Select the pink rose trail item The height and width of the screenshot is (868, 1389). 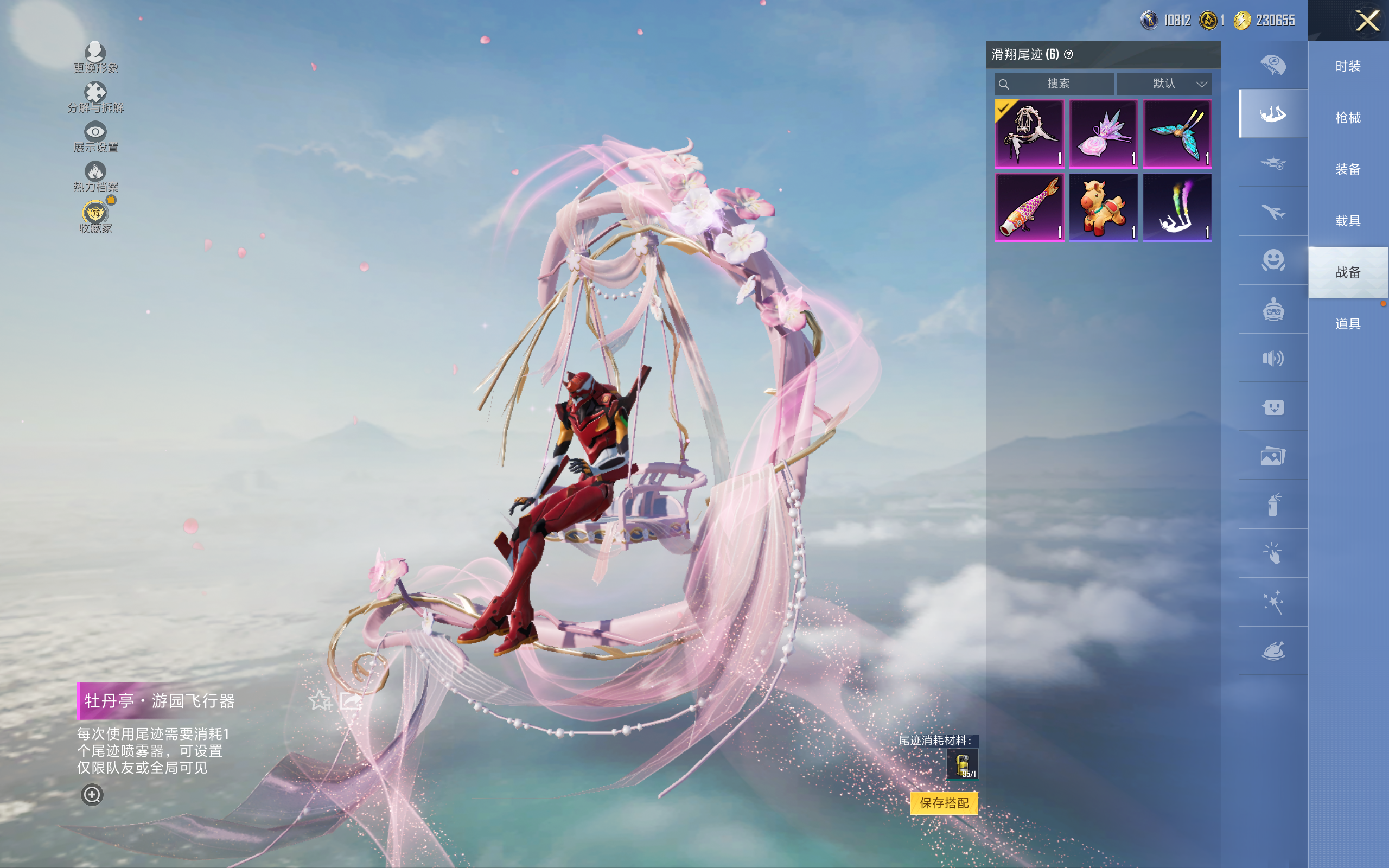pyautogui.click(x=1103, y=134)
